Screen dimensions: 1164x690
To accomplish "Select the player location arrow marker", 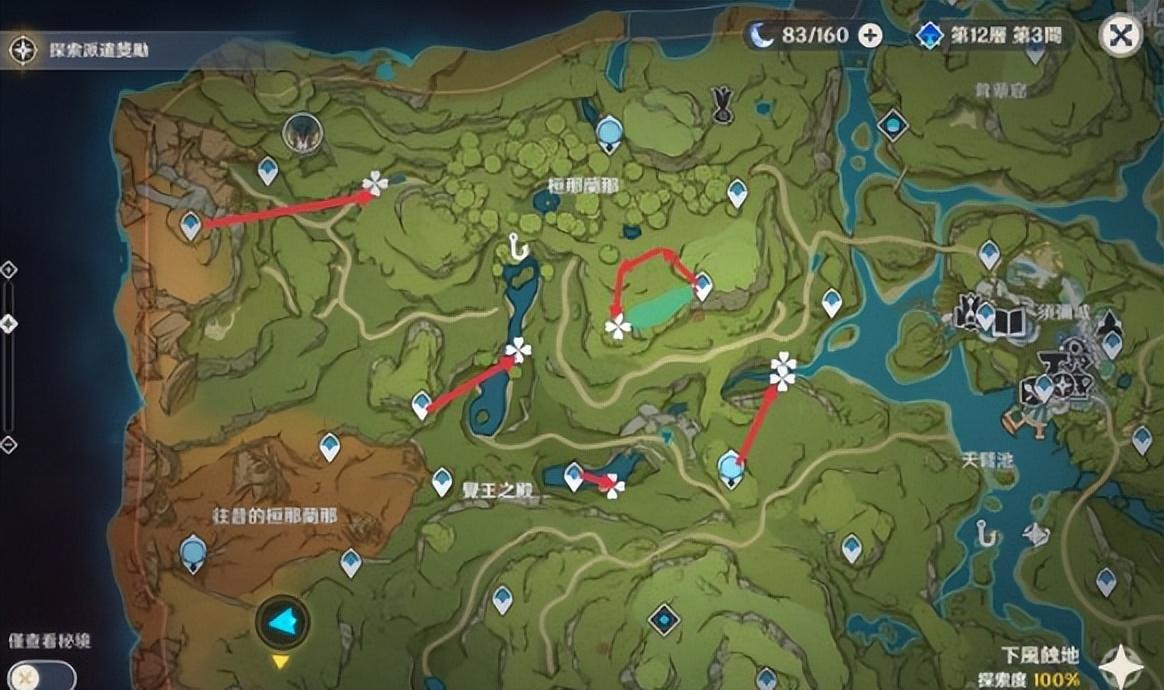I will pyautogui.click(x=282, y=622).
